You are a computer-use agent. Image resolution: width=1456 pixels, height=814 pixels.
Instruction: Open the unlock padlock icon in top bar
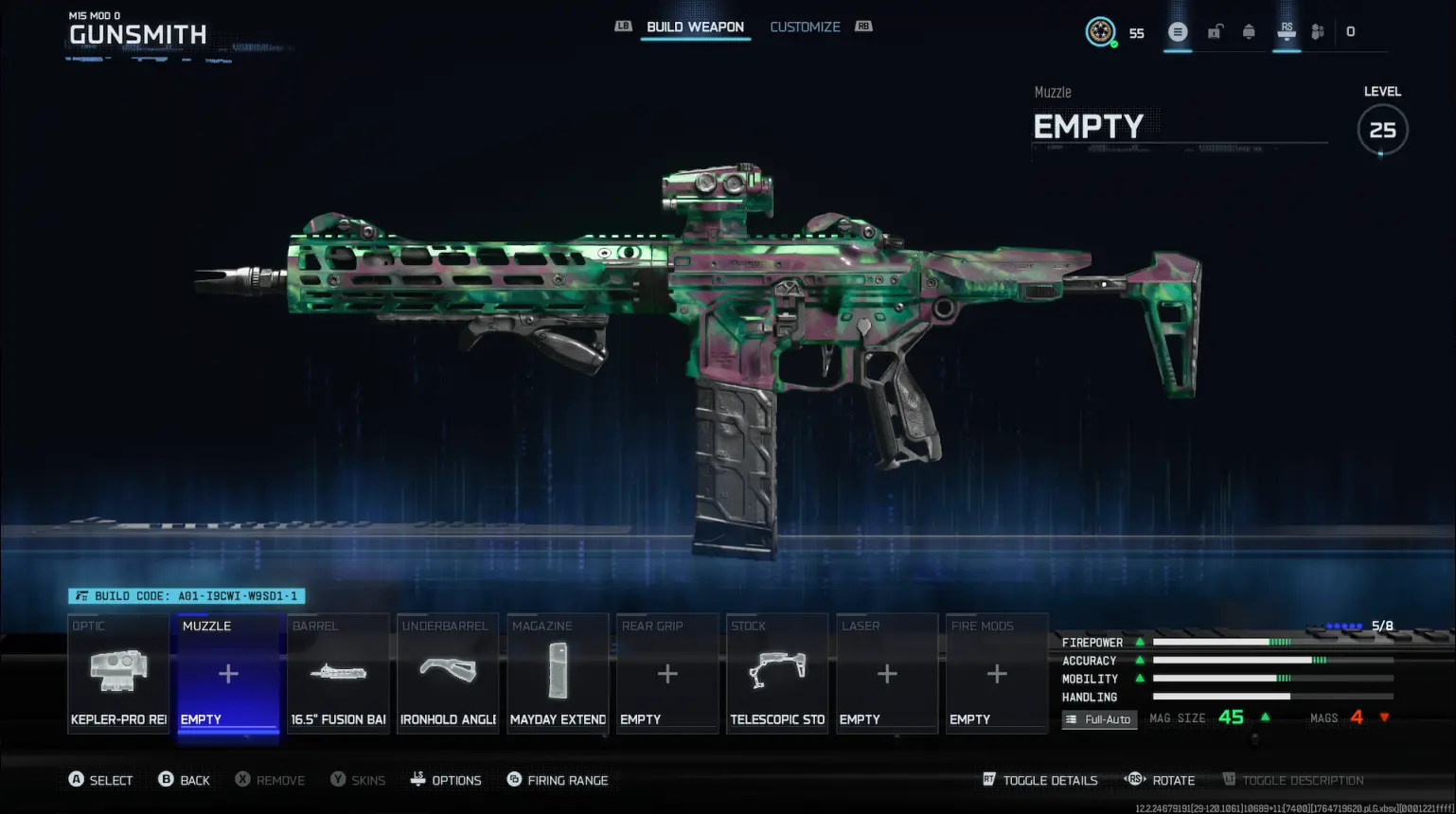(x=1215, y=31)
